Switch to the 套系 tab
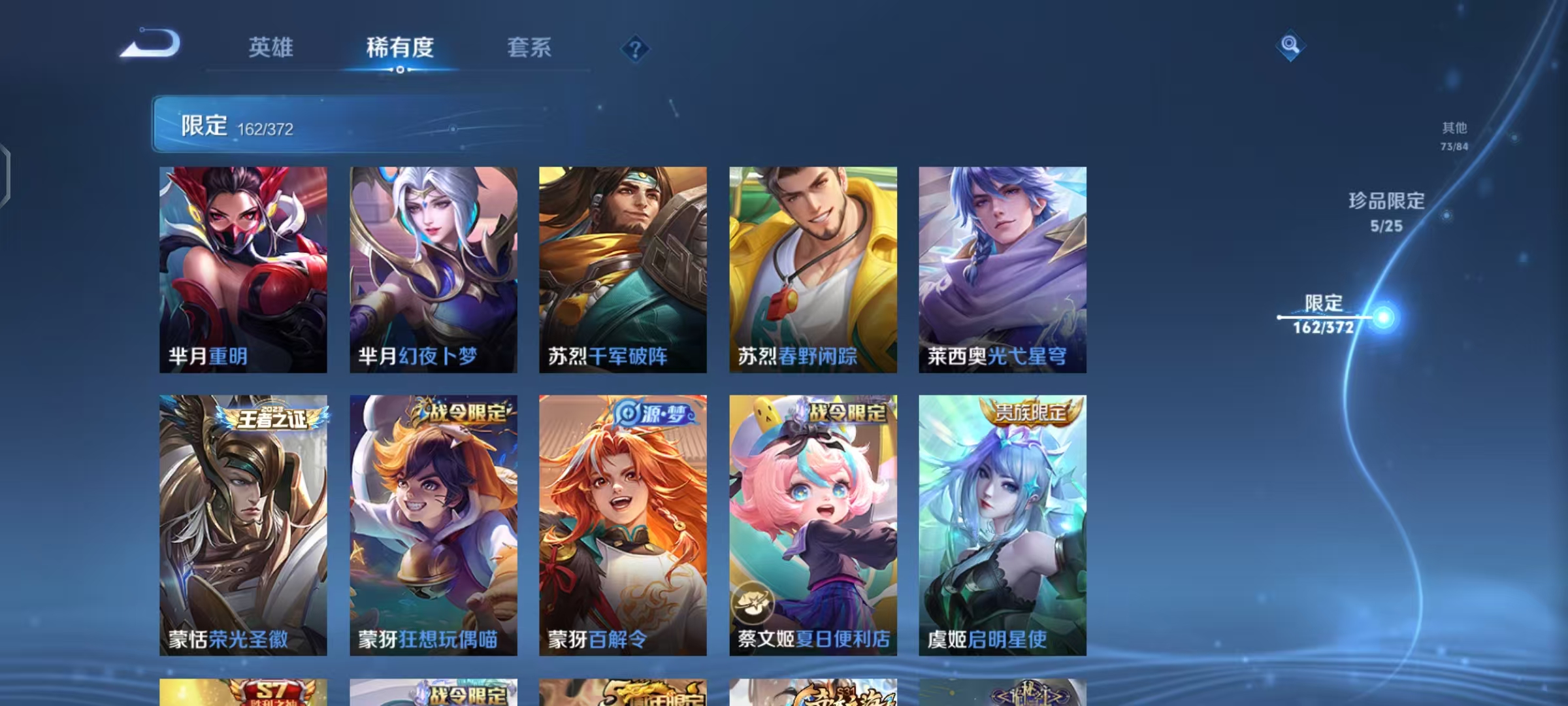Screen dimensions: 1568x706 click(529, 48)
